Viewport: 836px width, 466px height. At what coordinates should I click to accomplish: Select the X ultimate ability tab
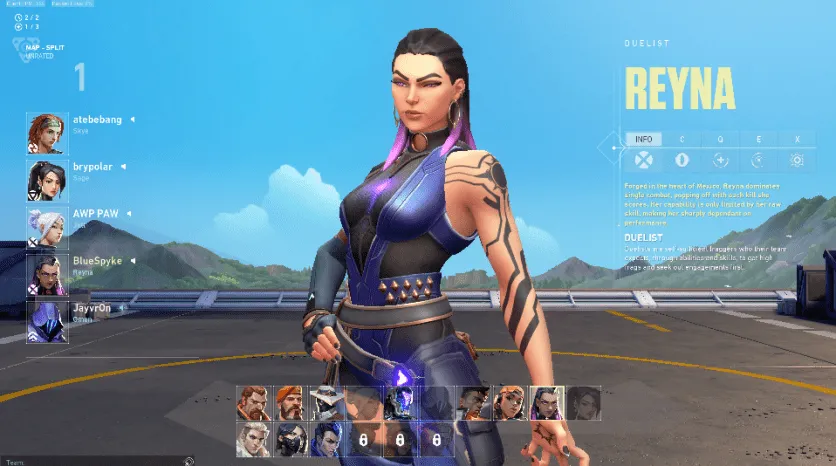tap(797, 139)
